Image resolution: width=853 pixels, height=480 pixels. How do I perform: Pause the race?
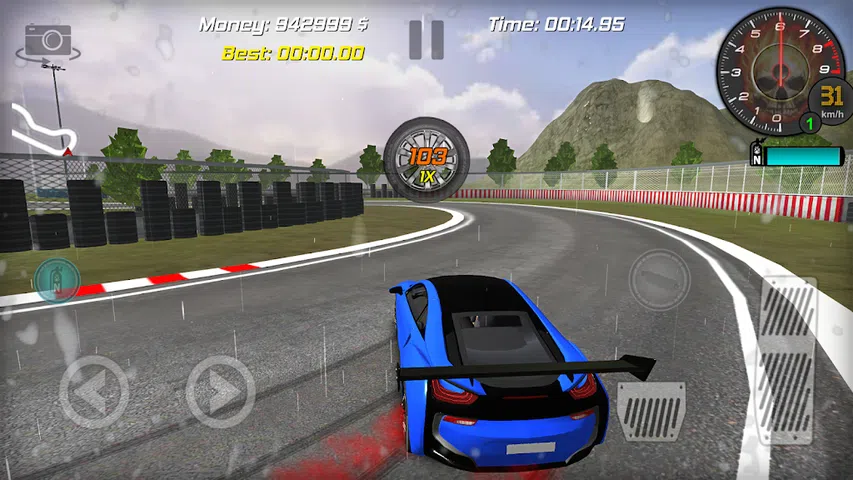tap(426, 40)
